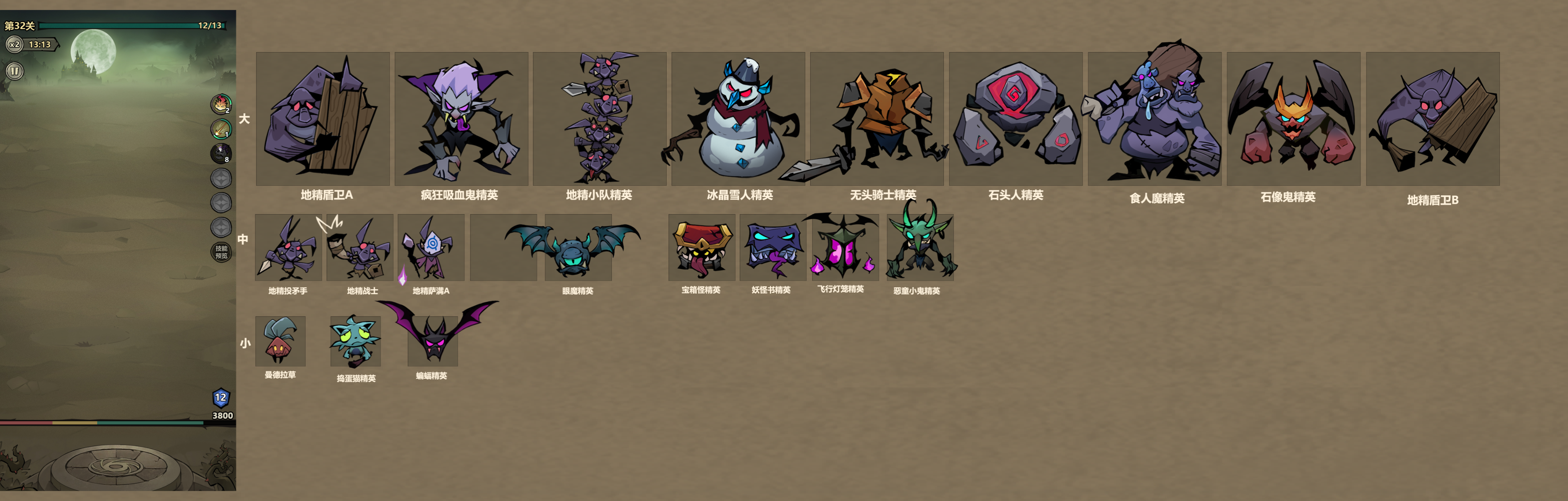1568x501 pixels.
Task: Pause the battle
Action: (15, 71)
